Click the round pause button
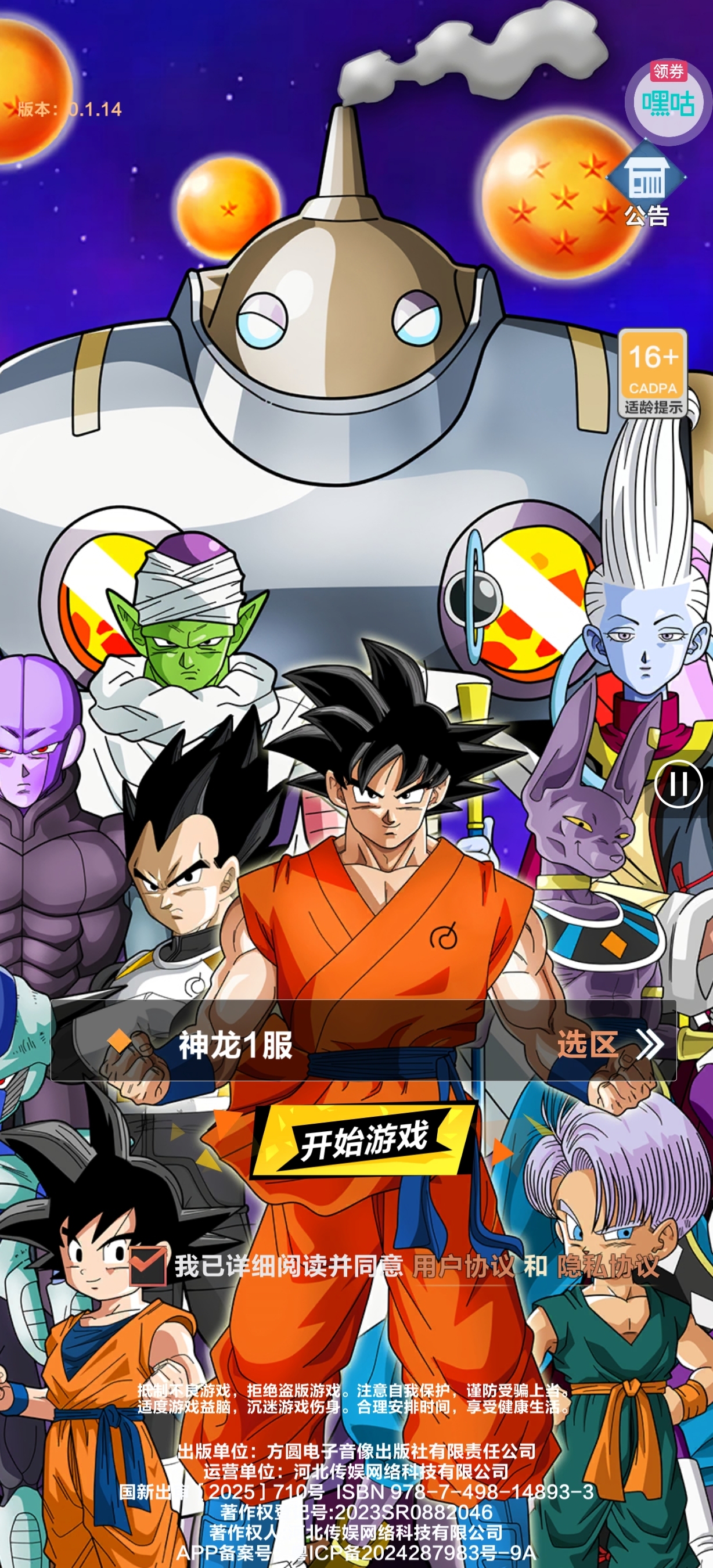The width and height of the screenshot is (713, 1568). pyautogui.click(x=678, y=783)
